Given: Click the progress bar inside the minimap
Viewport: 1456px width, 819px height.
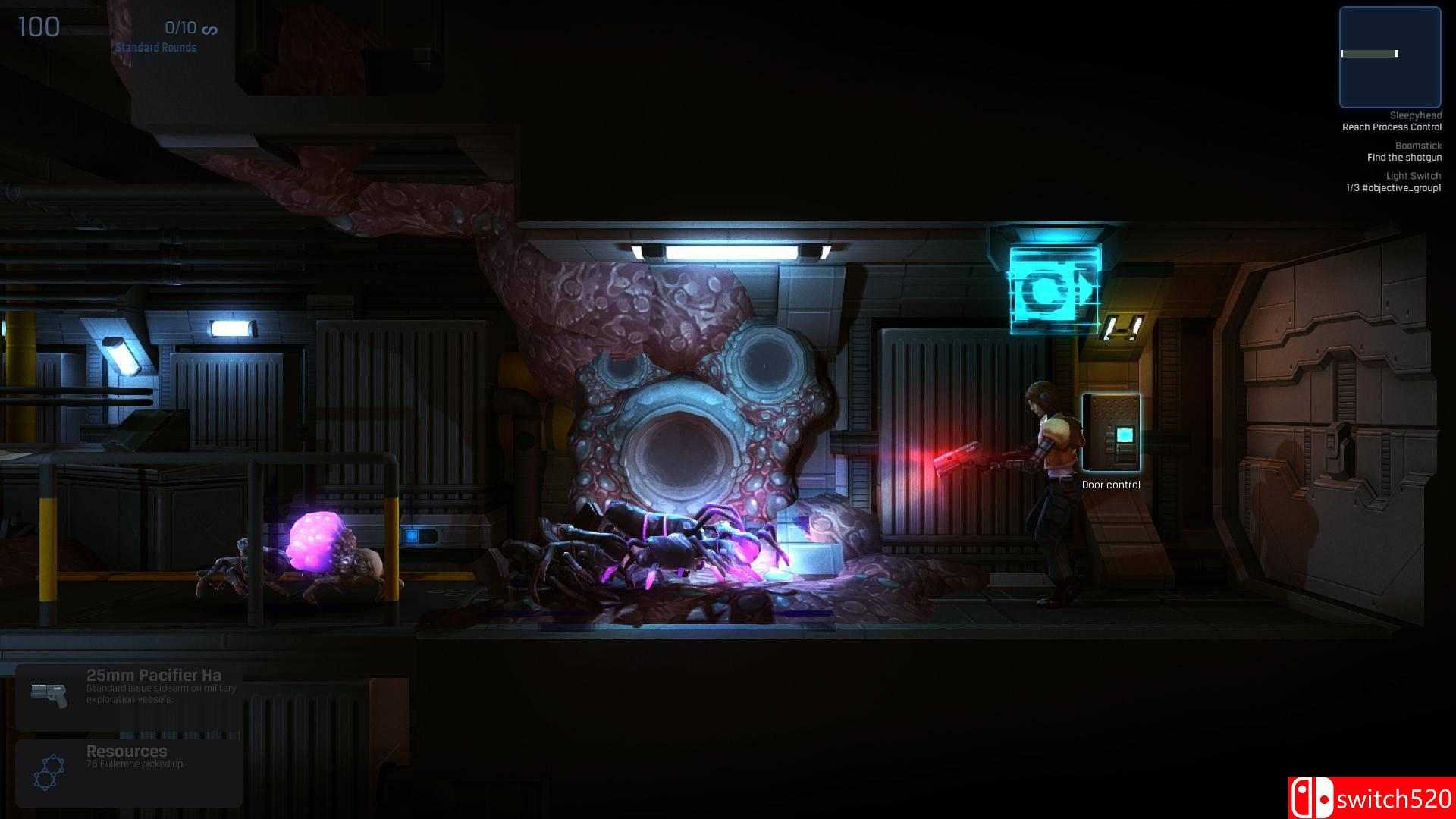Looking at the screenshot, I should (1370, 54).
